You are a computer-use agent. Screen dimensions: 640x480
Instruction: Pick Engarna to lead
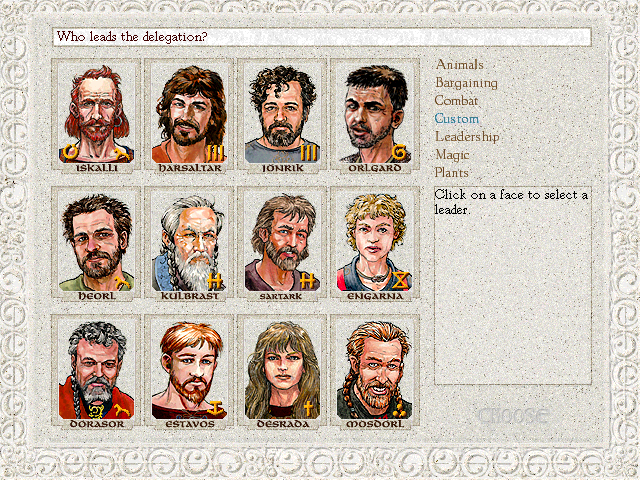[375, 242]
